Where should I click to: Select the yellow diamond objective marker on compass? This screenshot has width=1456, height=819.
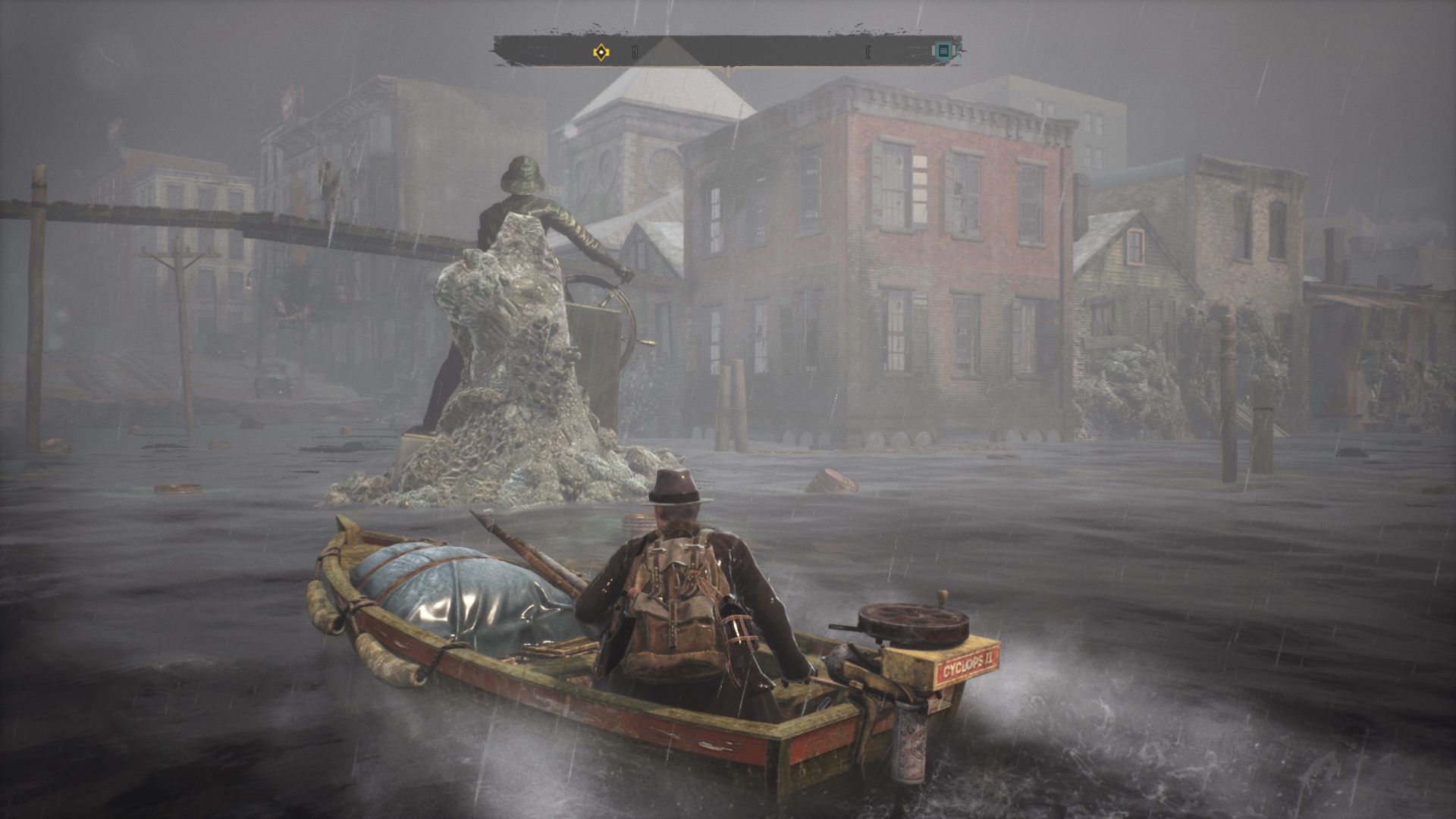(x=601, y=52)
